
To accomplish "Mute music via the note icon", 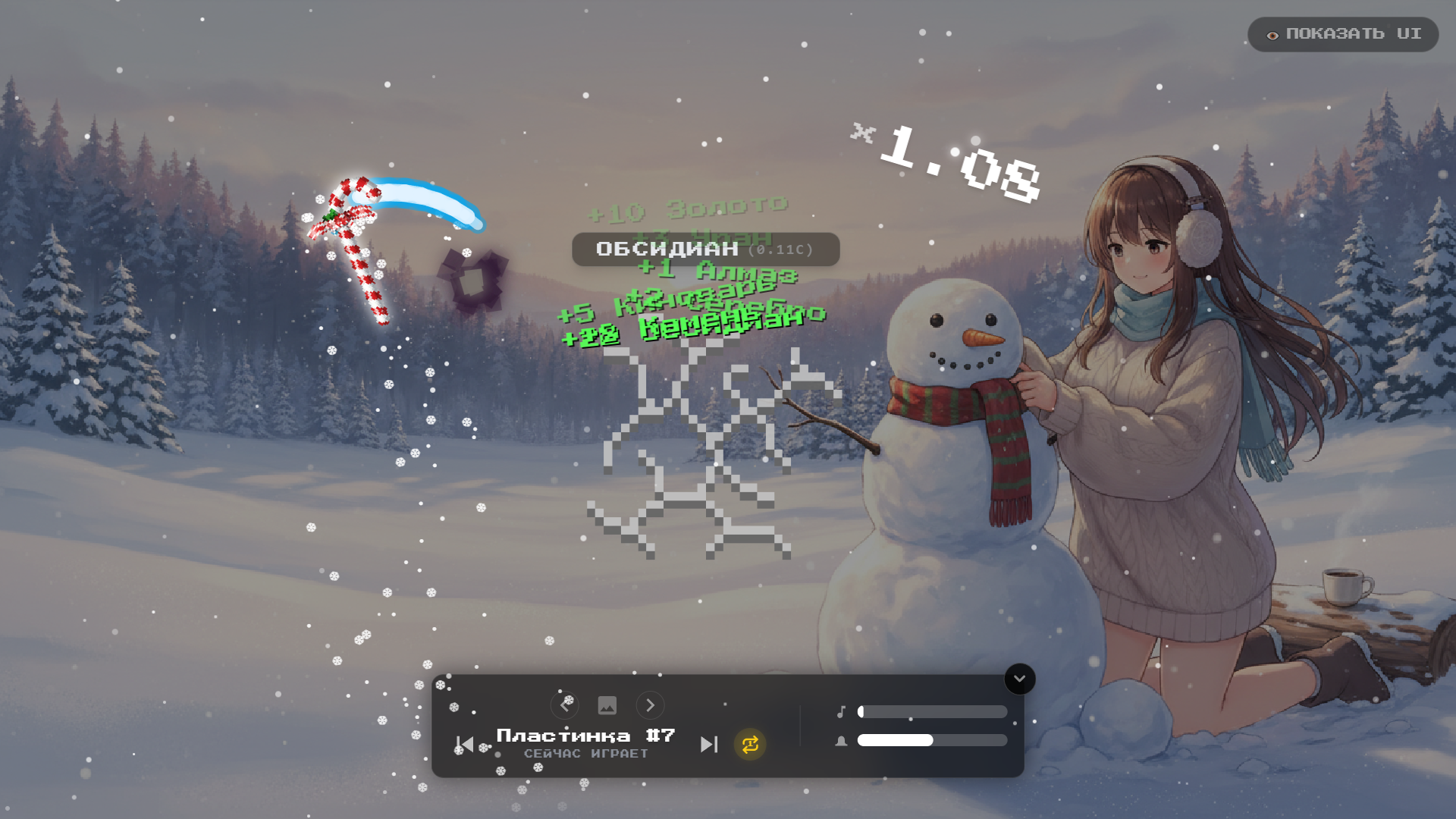I will (840, 711).
